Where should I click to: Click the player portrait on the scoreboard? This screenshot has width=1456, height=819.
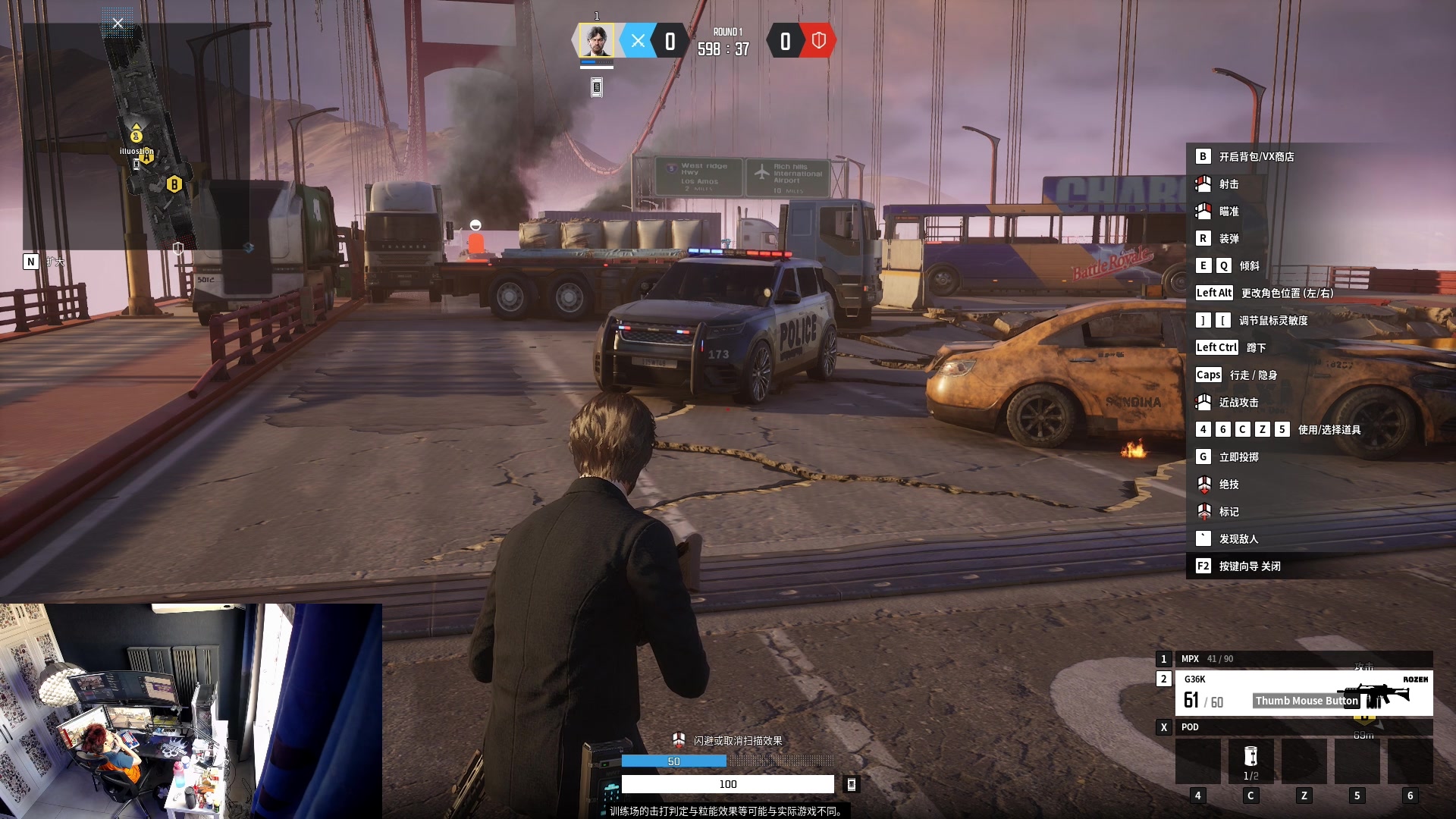point(597,41)
